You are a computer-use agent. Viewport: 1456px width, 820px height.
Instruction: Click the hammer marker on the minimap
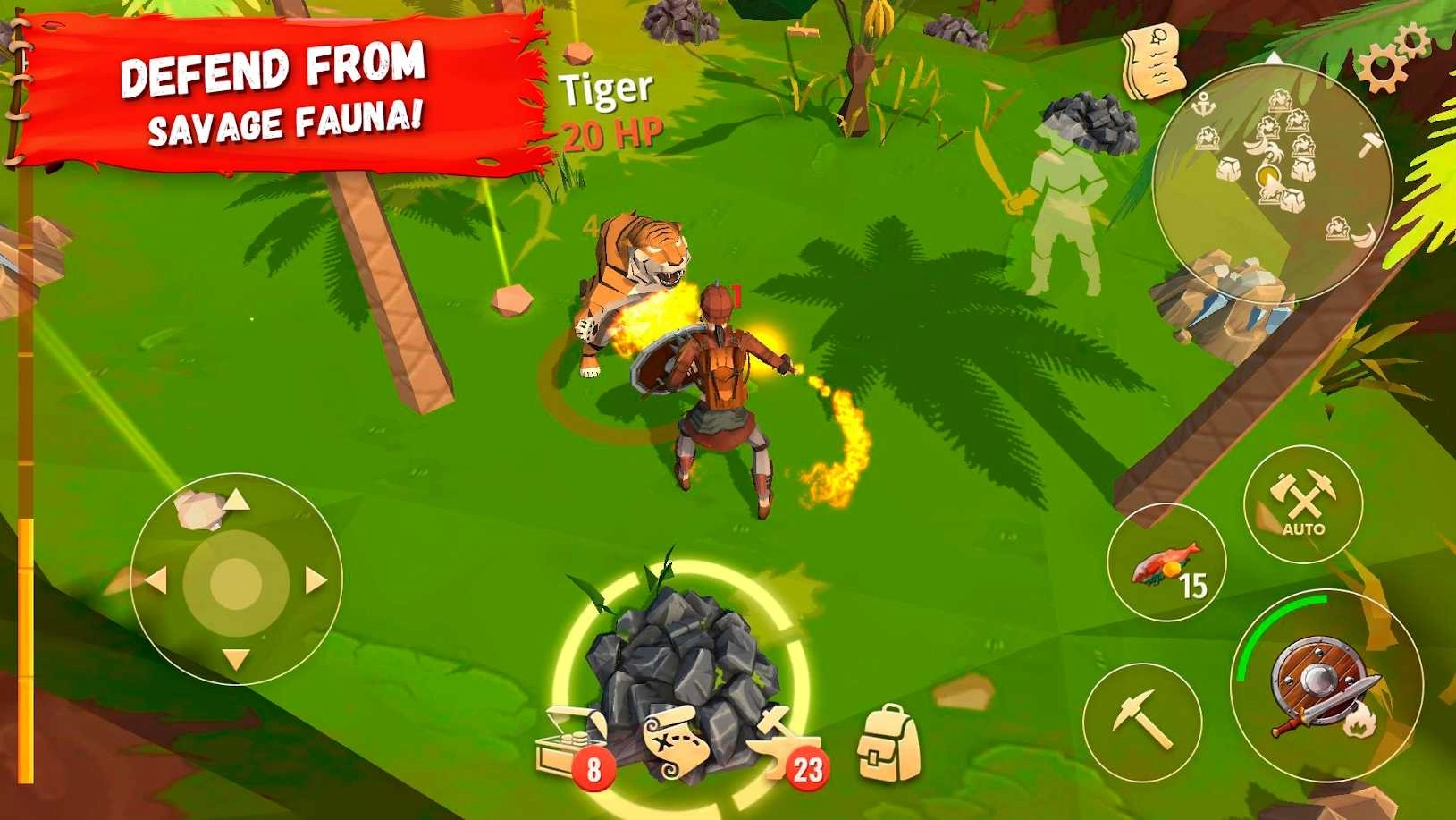tap(1372, 143)
